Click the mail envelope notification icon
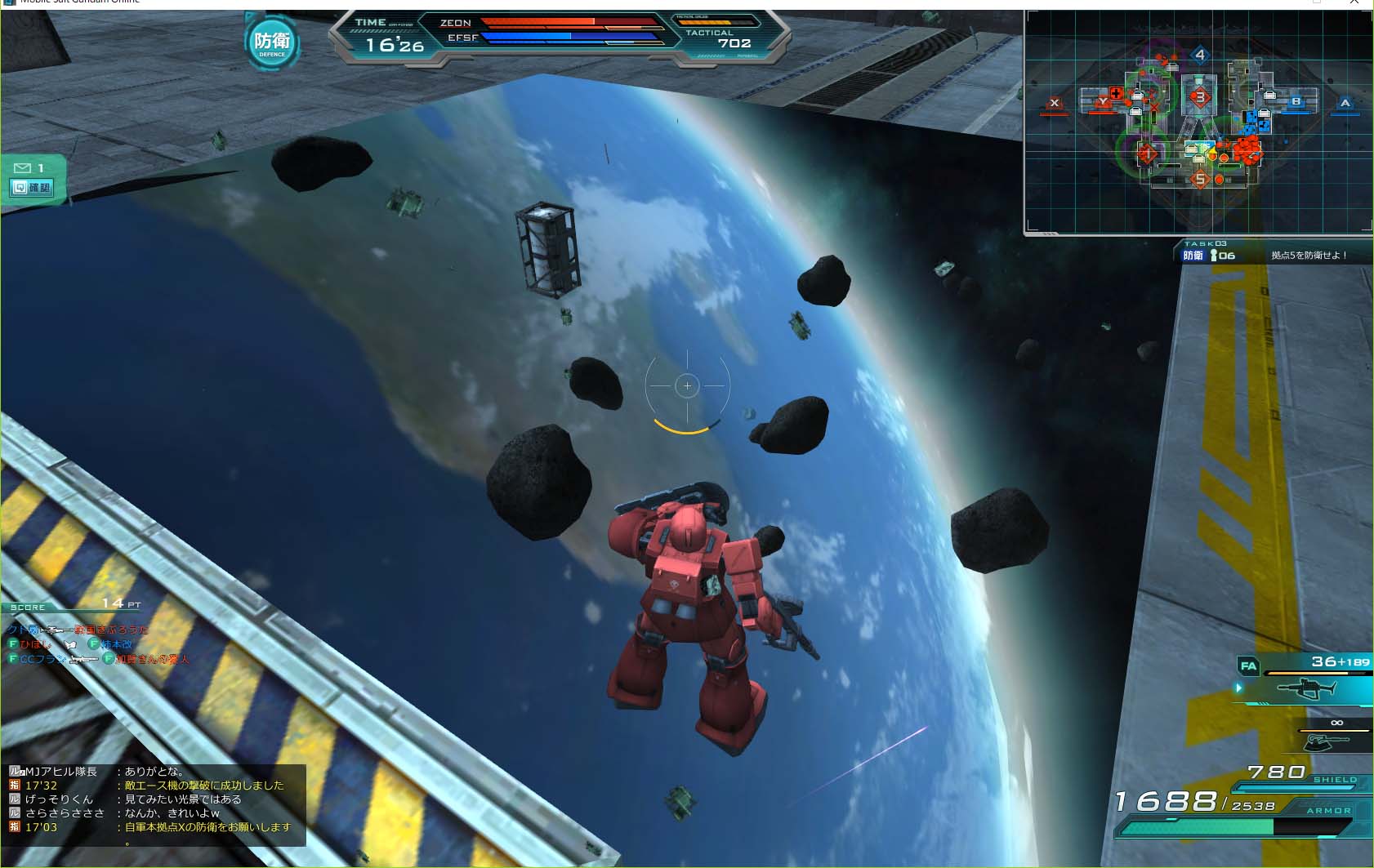The width and height of the screenshot is (1374, 868). 22,168
